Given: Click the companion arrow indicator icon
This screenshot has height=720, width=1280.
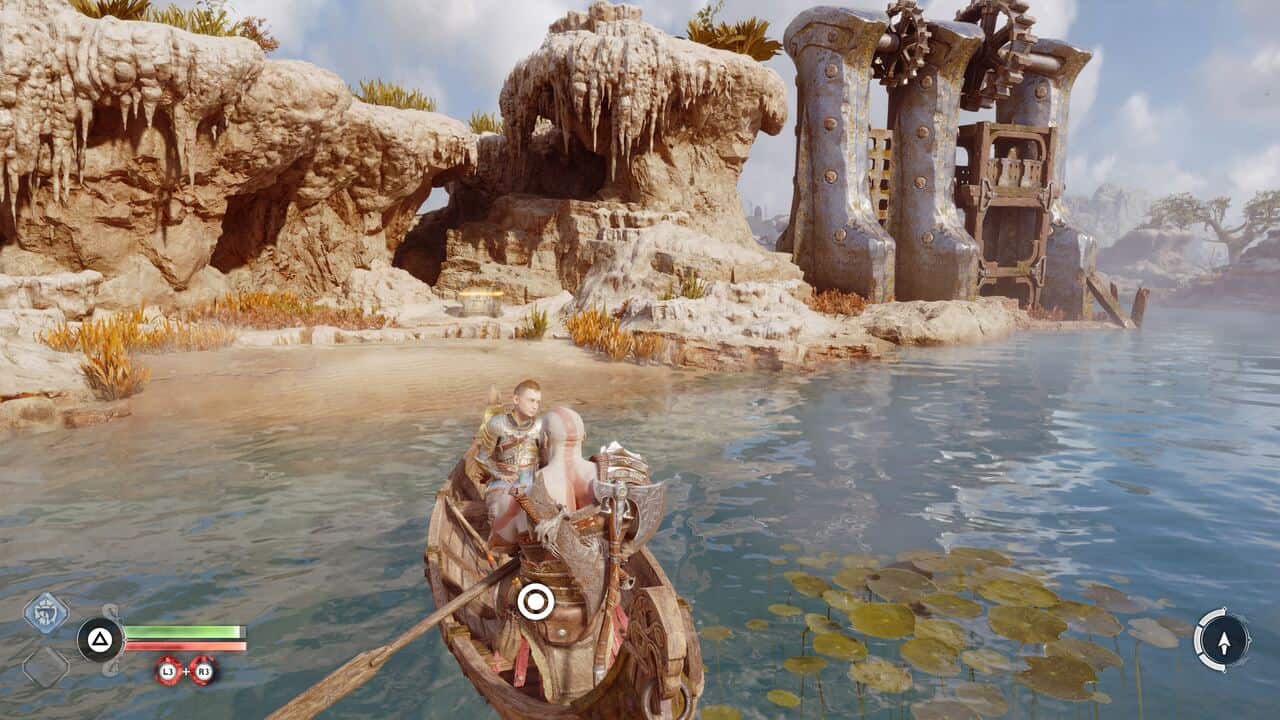Looking at the screenshot, I should (x=1222, y=639).
